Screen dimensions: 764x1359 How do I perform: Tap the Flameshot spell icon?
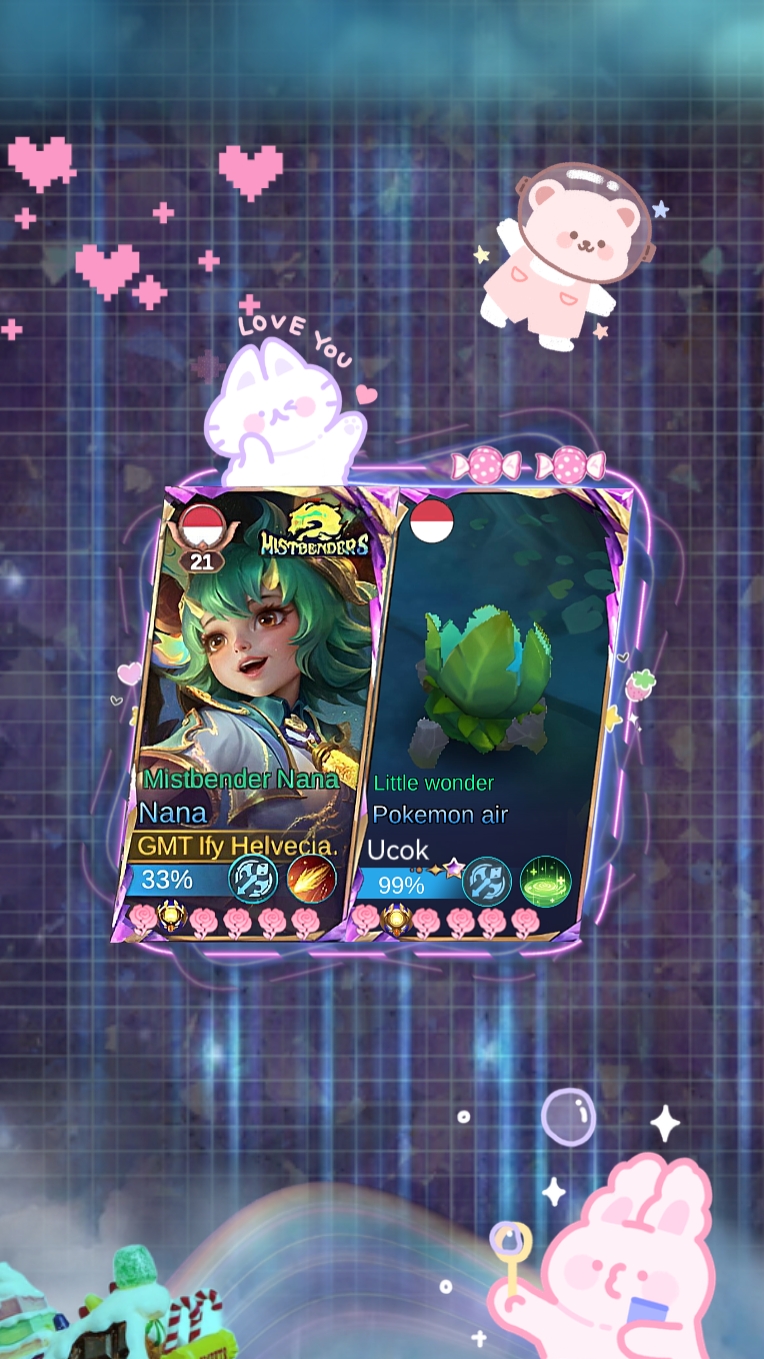pos(311,879)
